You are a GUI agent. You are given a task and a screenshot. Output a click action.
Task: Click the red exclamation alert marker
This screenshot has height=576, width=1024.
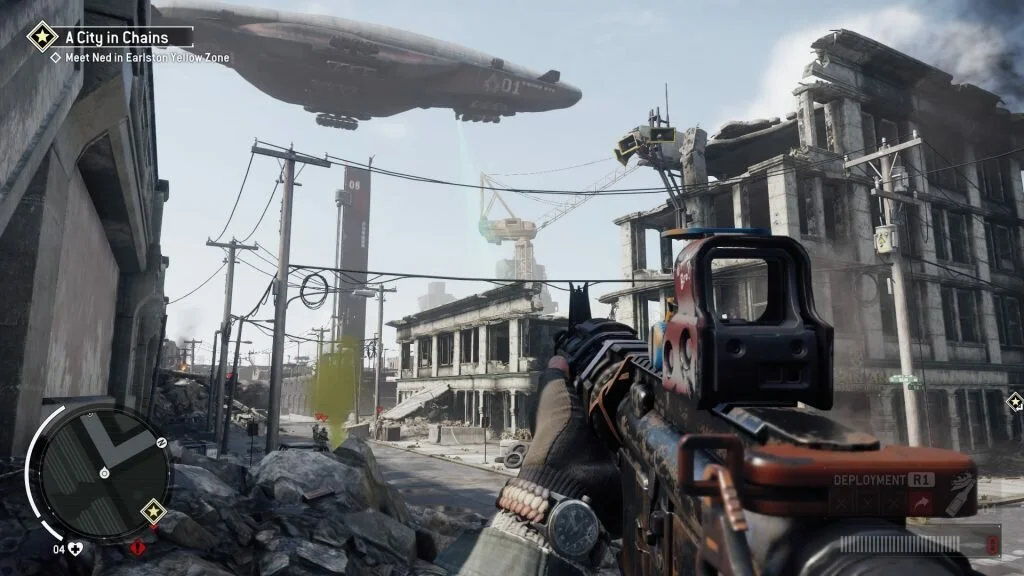136,547
